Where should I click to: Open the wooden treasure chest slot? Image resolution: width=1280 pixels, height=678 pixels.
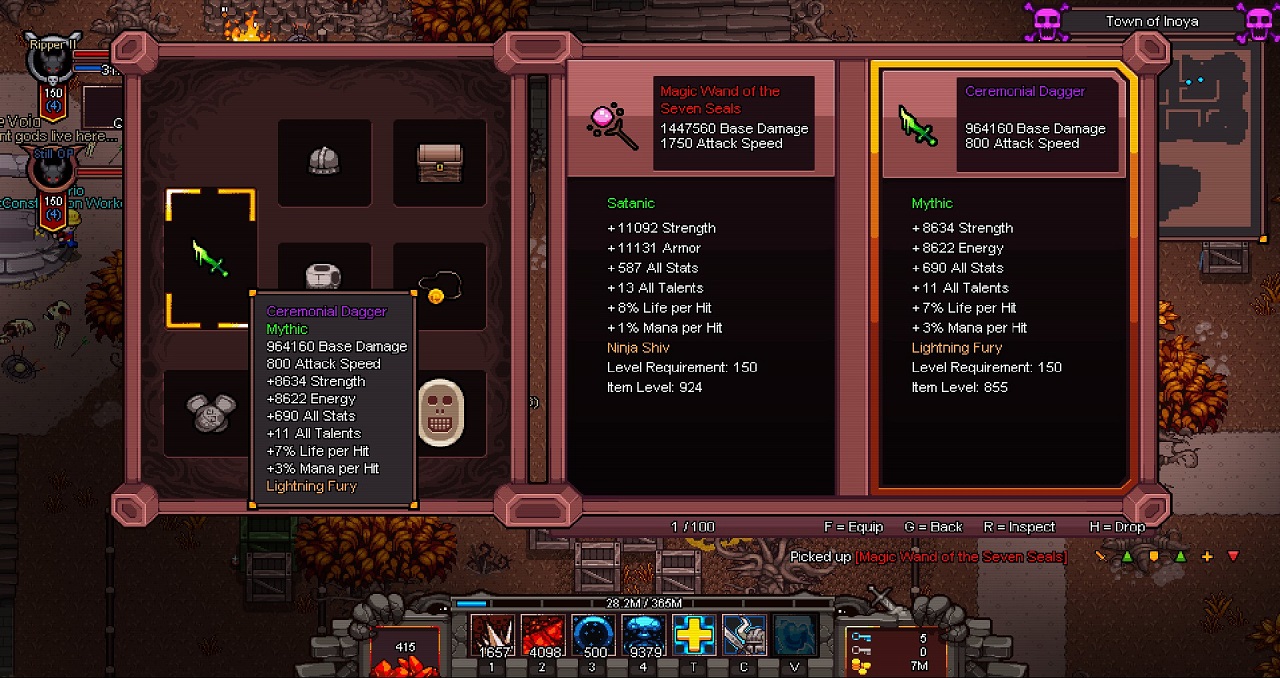pyautogui.click(x=439, y=163)
